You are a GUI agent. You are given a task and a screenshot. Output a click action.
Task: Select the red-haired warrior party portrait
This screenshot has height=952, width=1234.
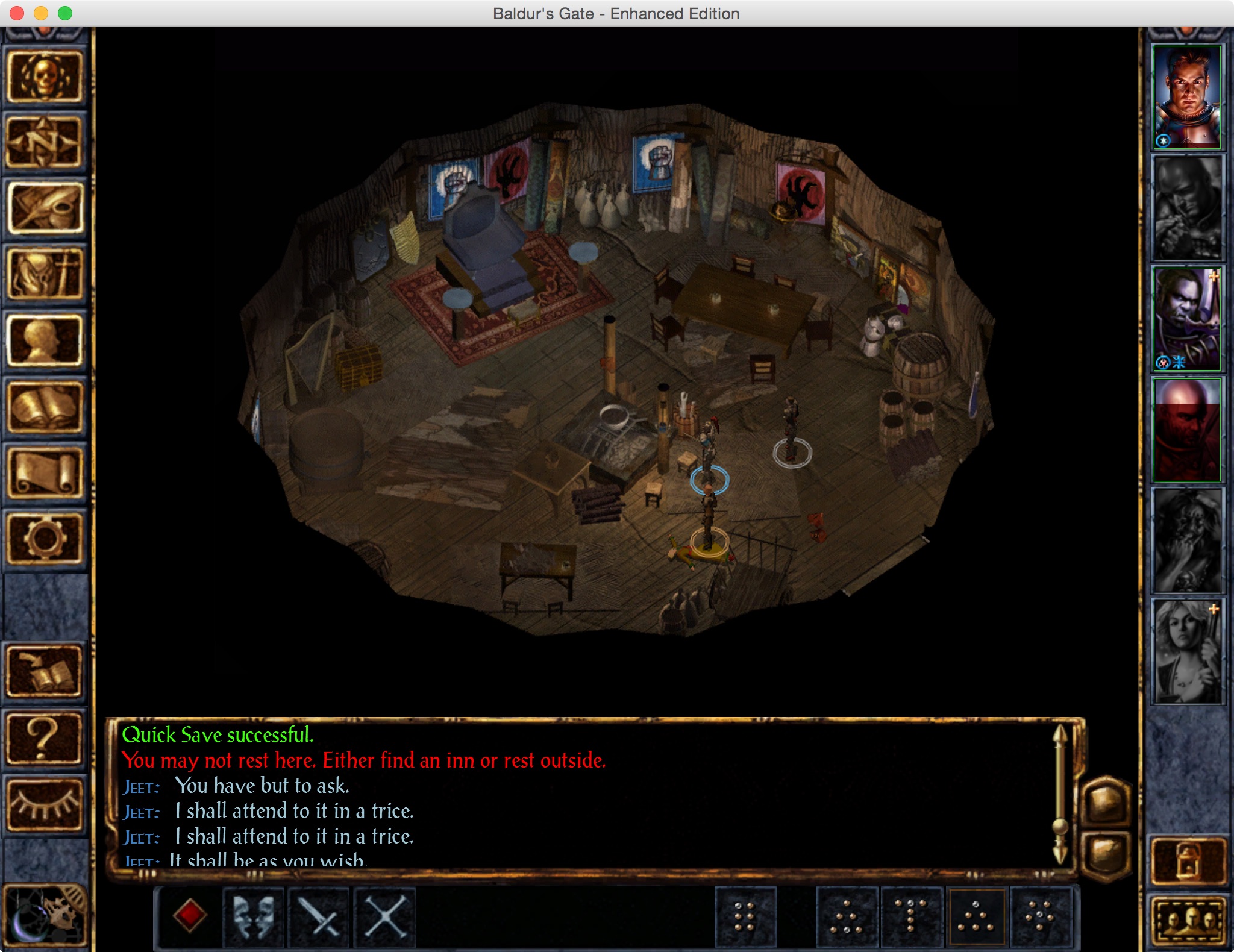1186,98
